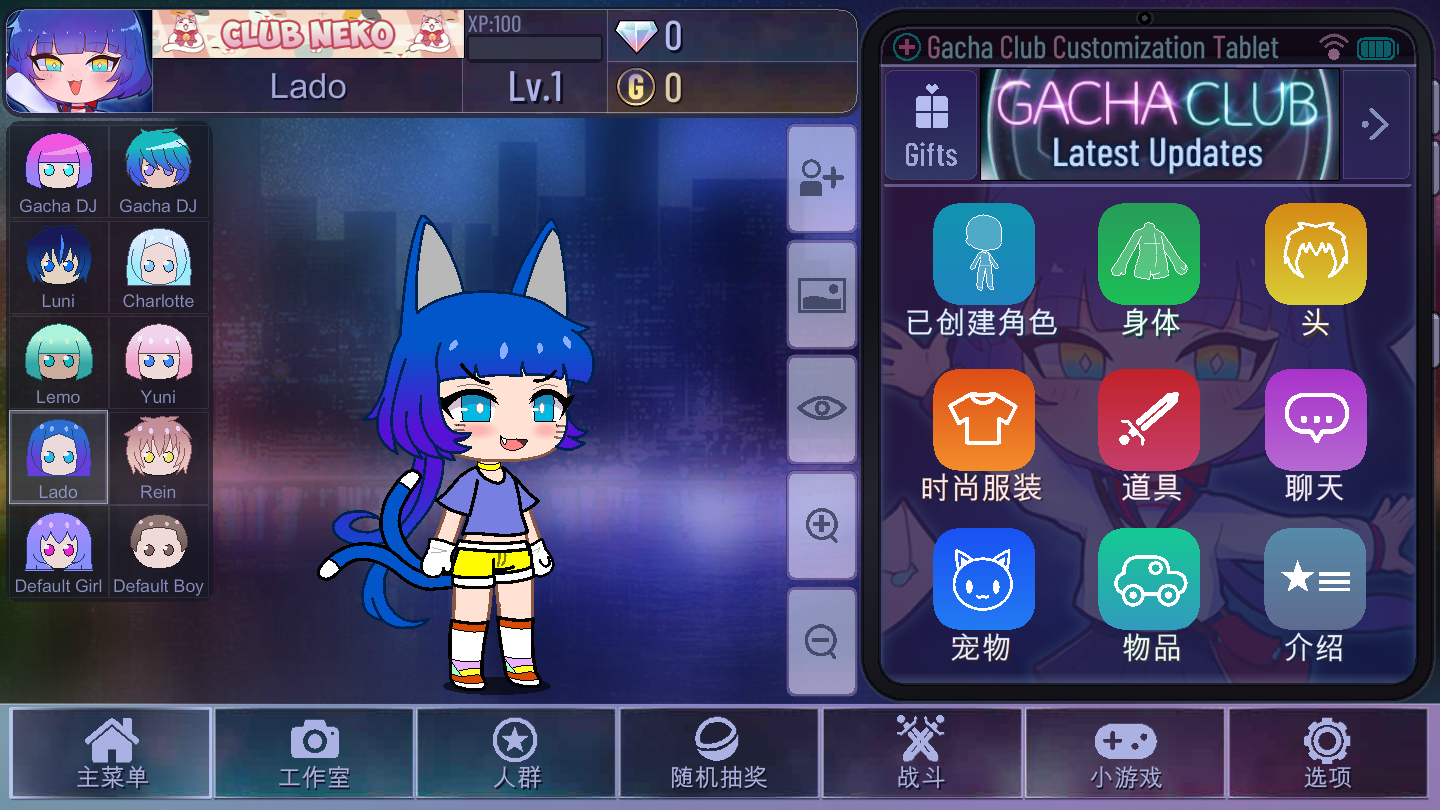Click the add character person icon
The image size is (1440, 810).
point(821,179)
